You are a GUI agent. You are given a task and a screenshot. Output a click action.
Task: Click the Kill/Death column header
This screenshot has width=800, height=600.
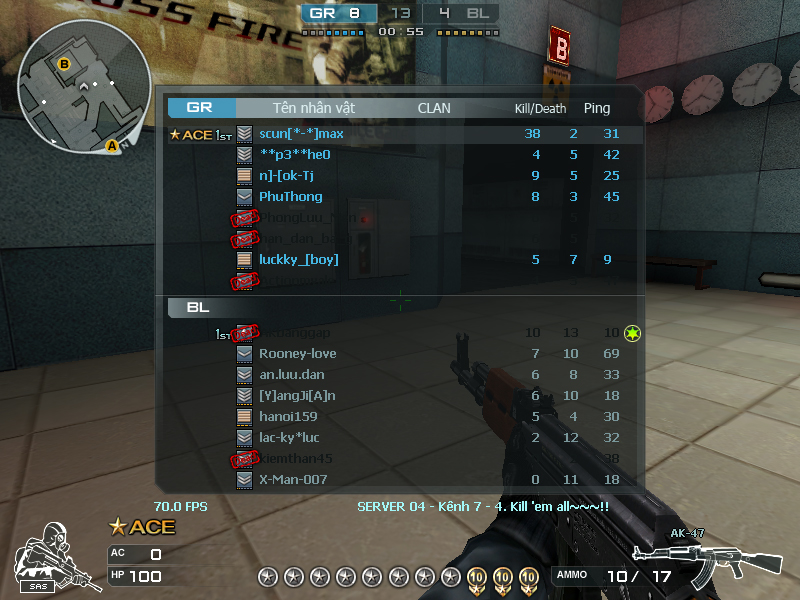(x=540, y=108)
